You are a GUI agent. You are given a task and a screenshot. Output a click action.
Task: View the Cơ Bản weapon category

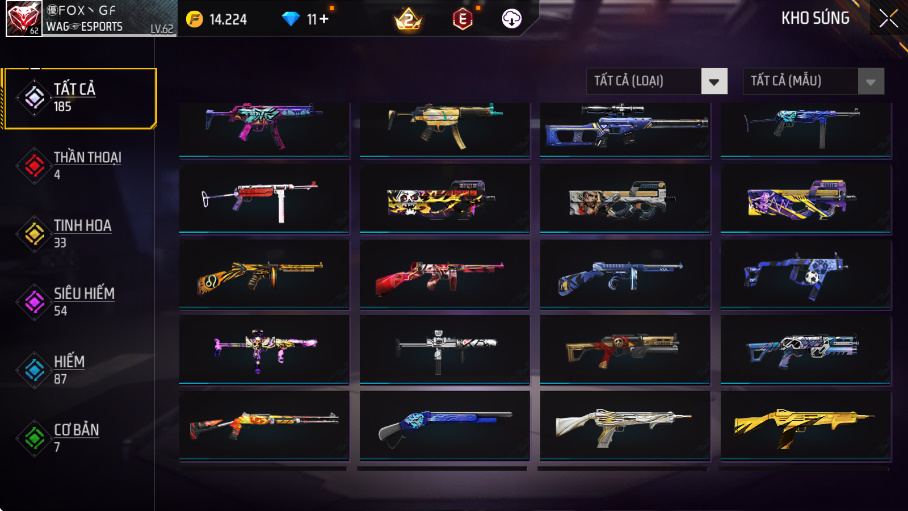click(79, 438)
